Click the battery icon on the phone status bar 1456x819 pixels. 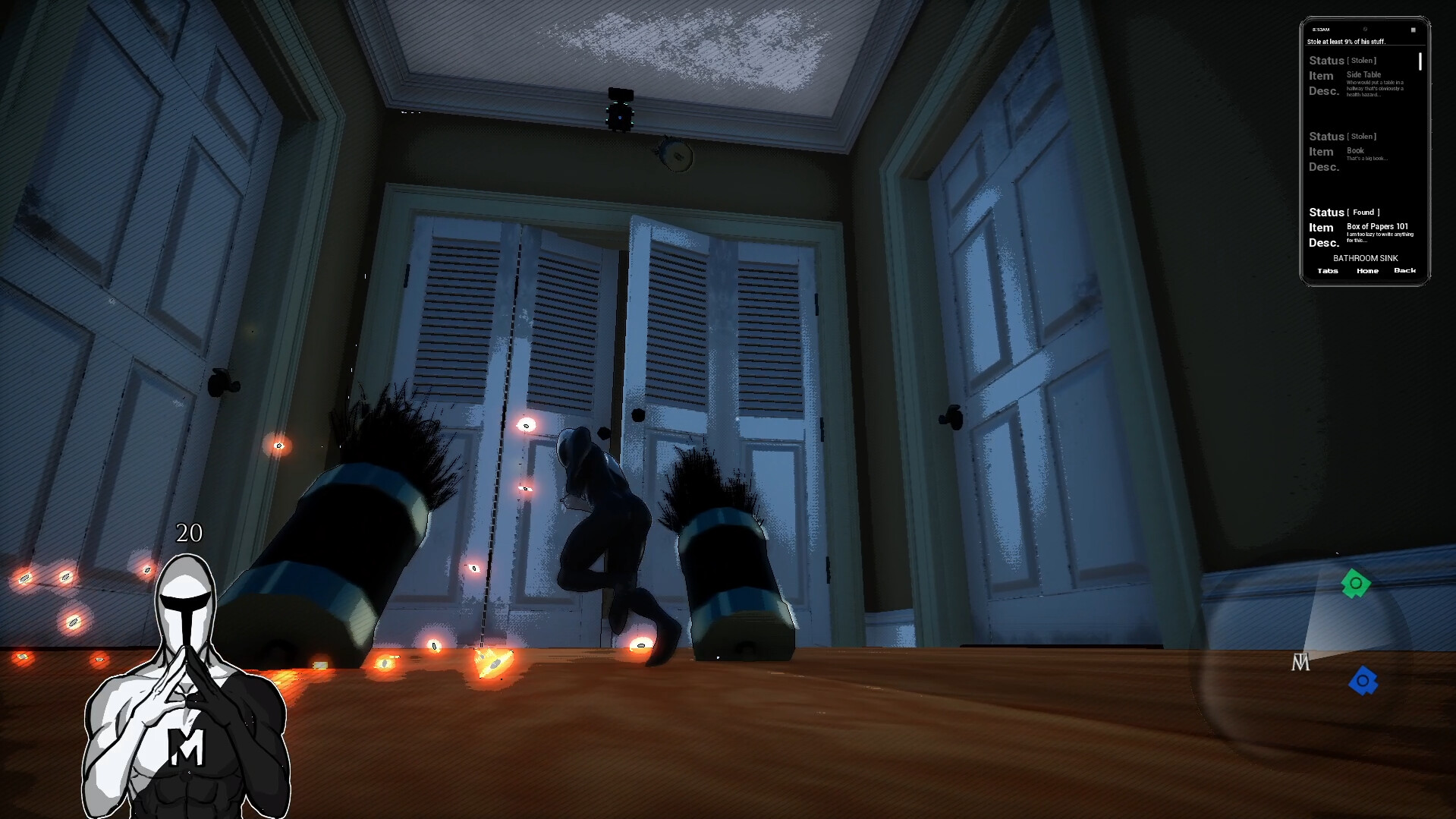[x=1412, y=30]
